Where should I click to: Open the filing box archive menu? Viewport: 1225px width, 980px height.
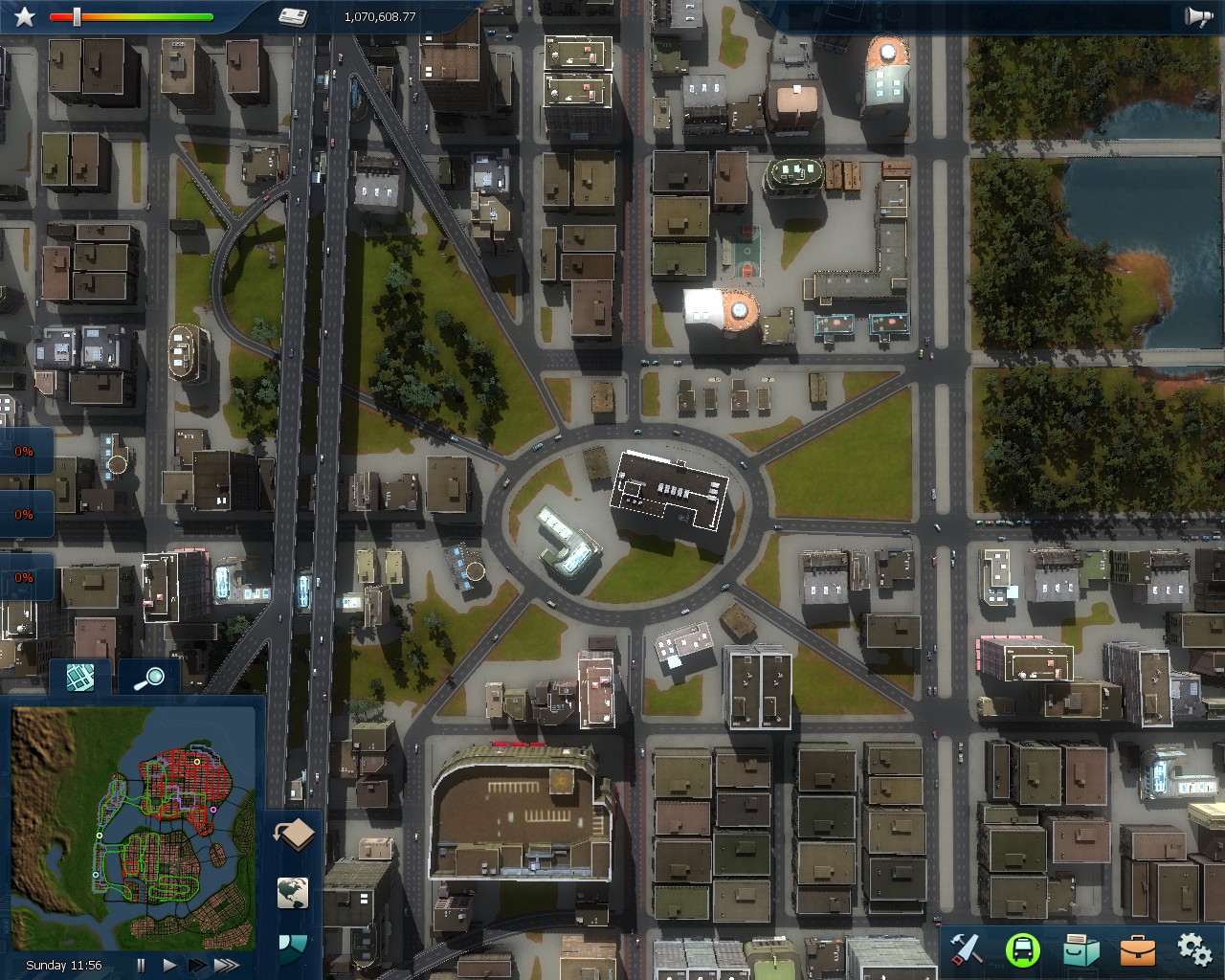point(1081,949)
